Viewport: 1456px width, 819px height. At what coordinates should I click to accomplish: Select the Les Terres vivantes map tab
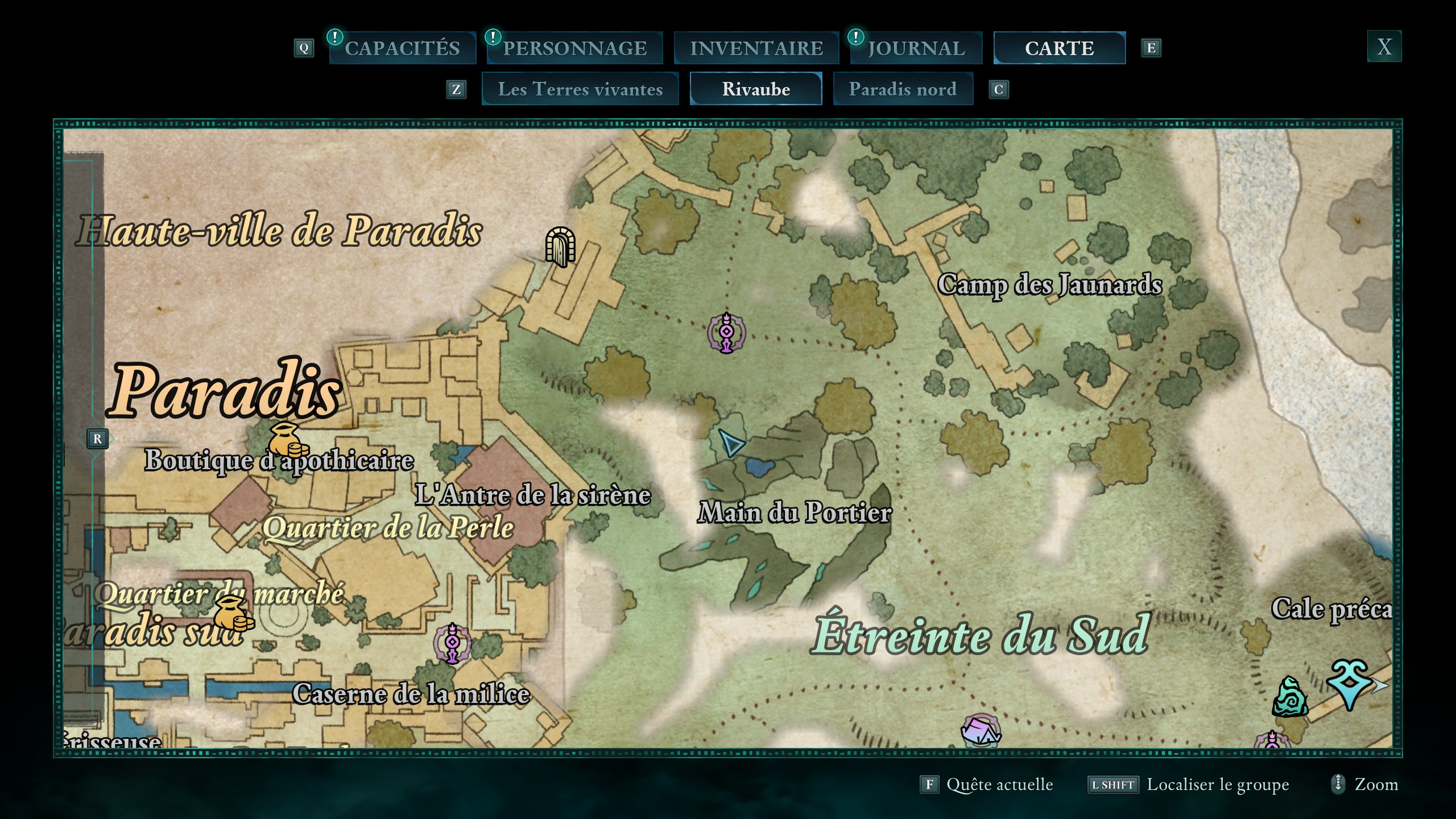pyautogui.click(x=580, y=89)
